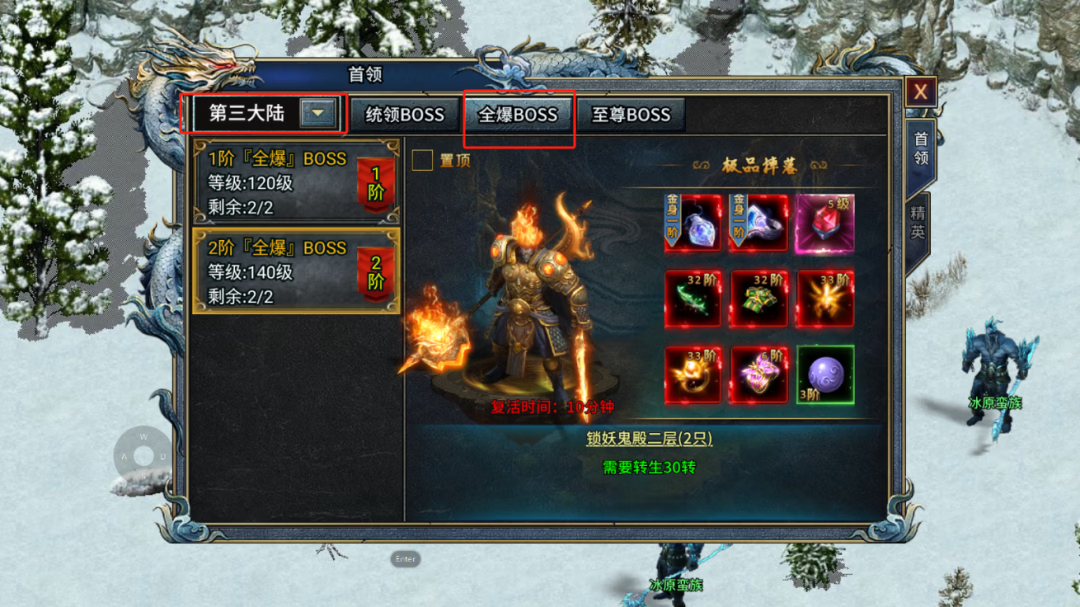Inspect the blue crystal pendant drop
This screenshot has width=1080, height=607.
click(x=693, y=223)
